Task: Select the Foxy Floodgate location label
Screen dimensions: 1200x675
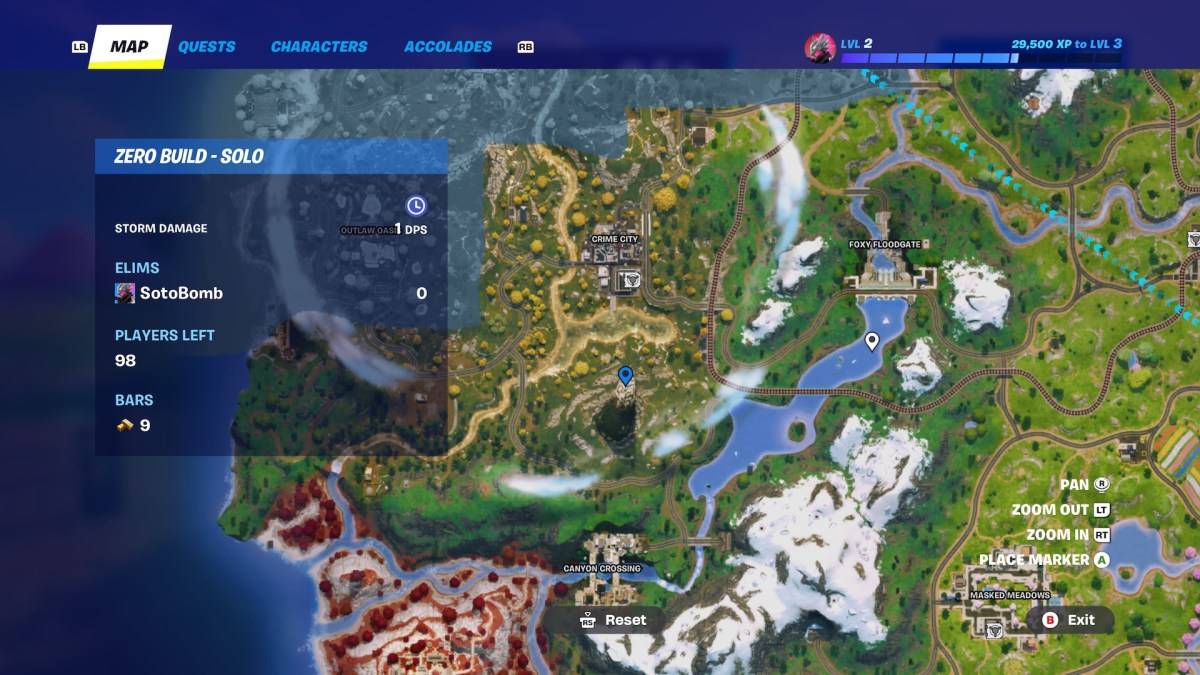Action: [x=884, y=244]
